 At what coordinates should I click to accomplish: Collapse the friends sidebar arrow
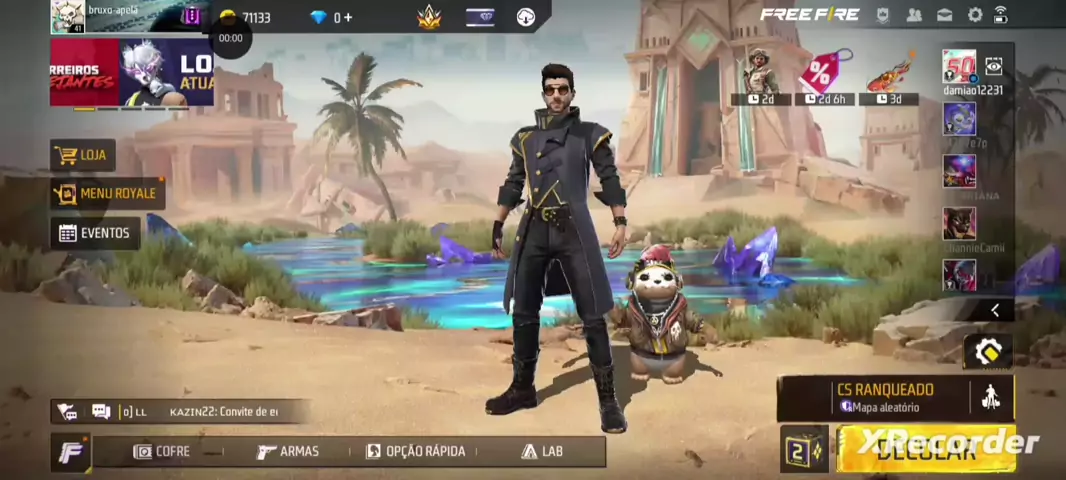click(x=994, y=310)
